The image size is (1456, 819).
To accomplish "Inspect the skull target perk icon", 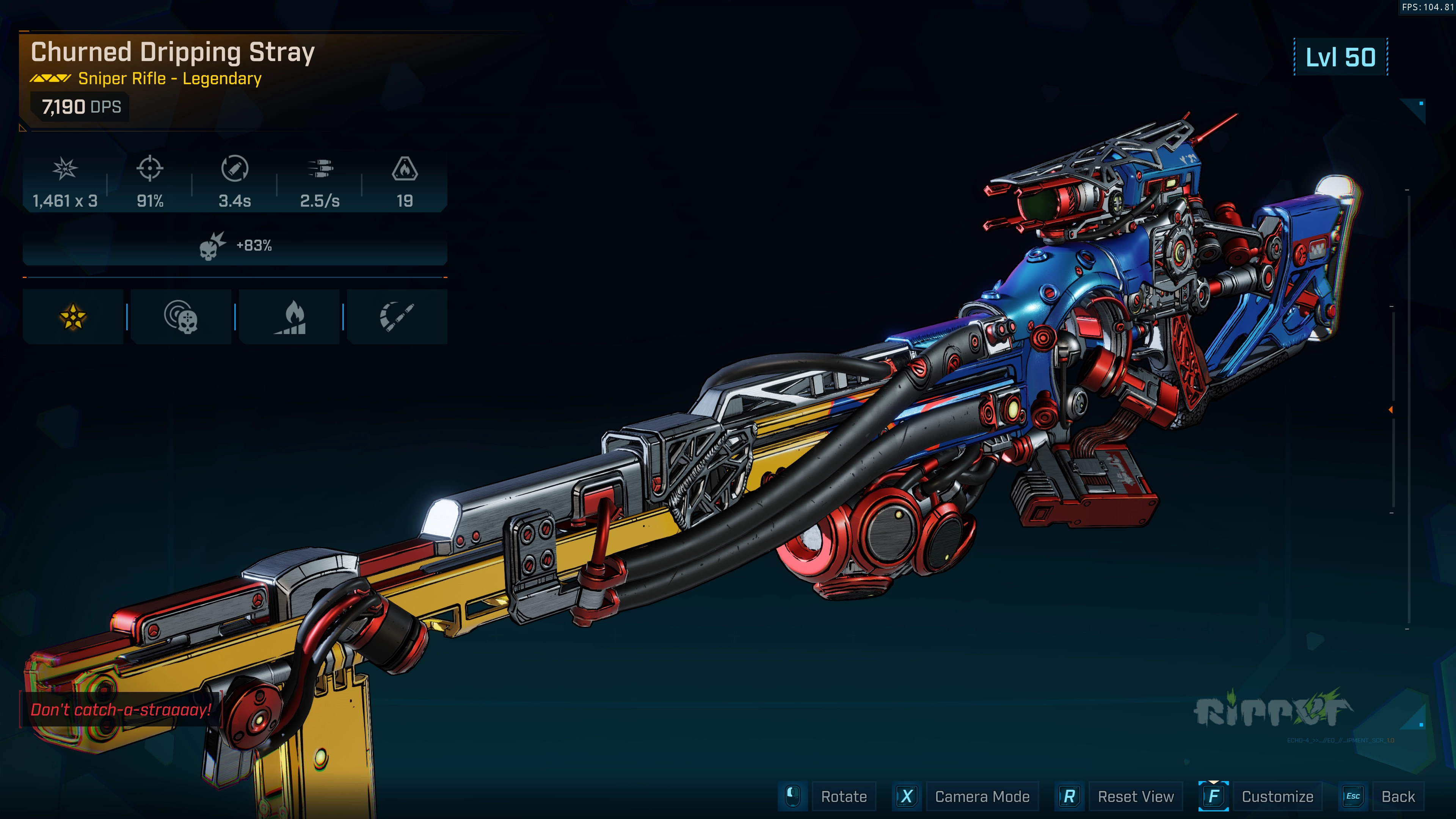I will (181, 317).
